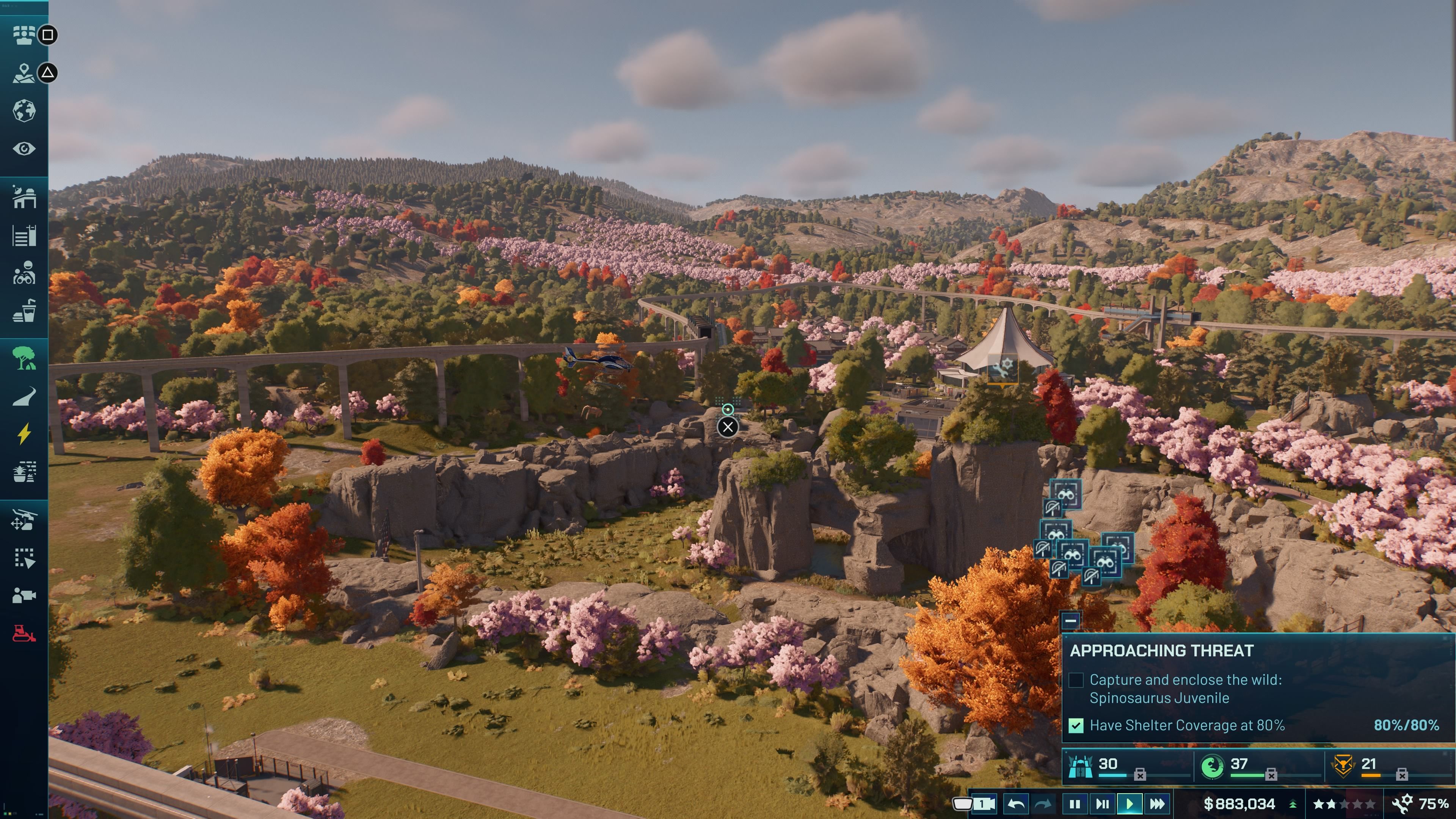Open the guest viewing attractions menu

(x=24, y=273)
